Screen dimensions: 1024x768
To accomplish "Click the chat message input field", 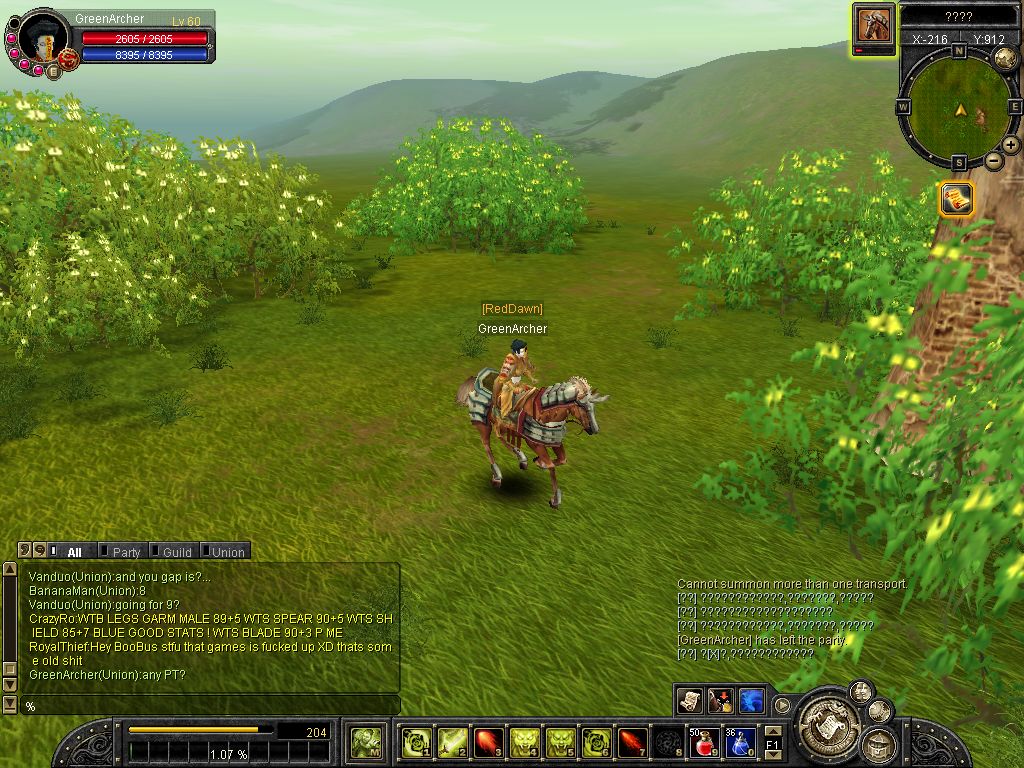I will tap(210, 706).
